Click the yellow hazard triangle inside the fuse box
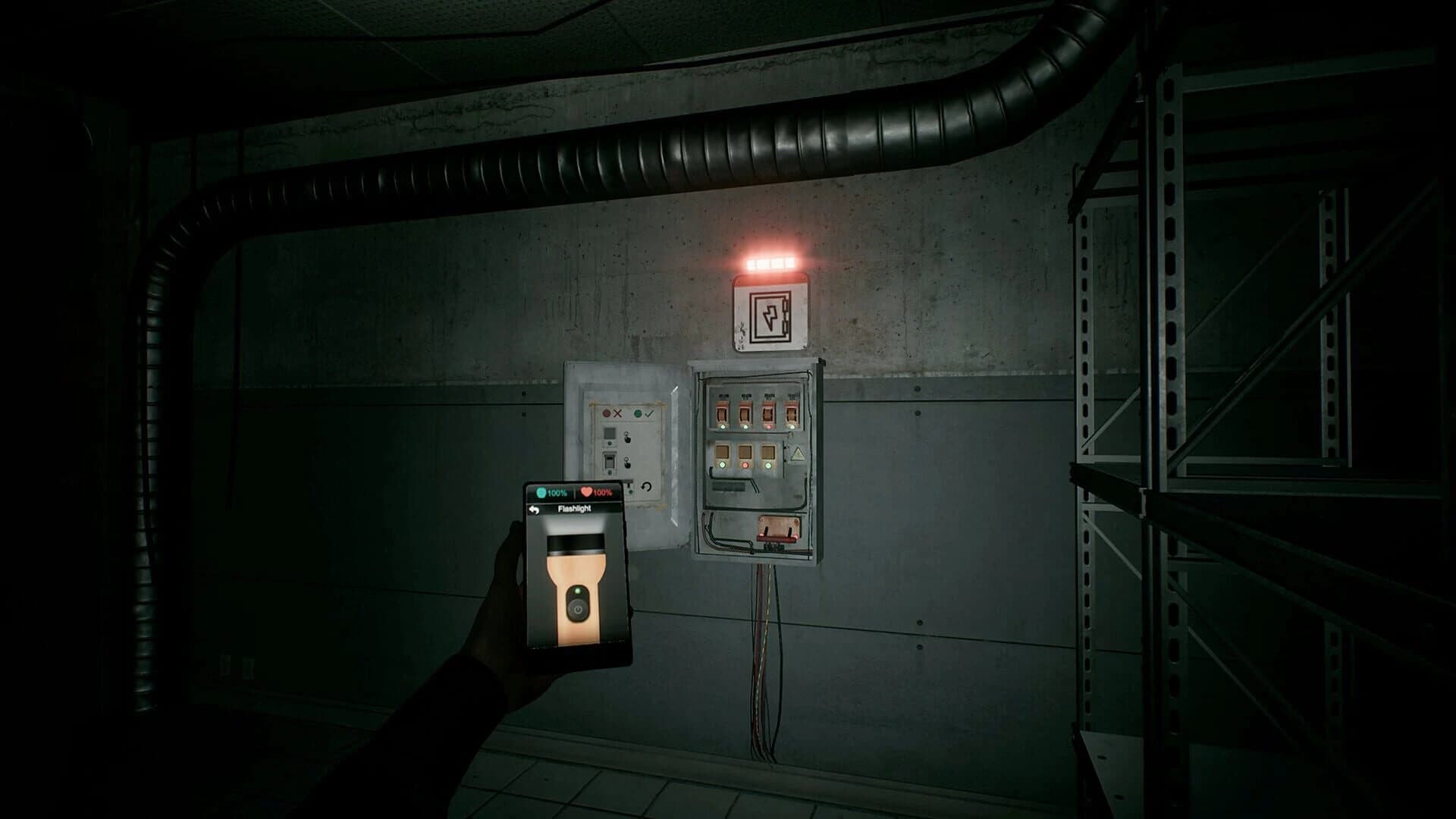This screenshot has width=1456, height=819. click(798, 453)
